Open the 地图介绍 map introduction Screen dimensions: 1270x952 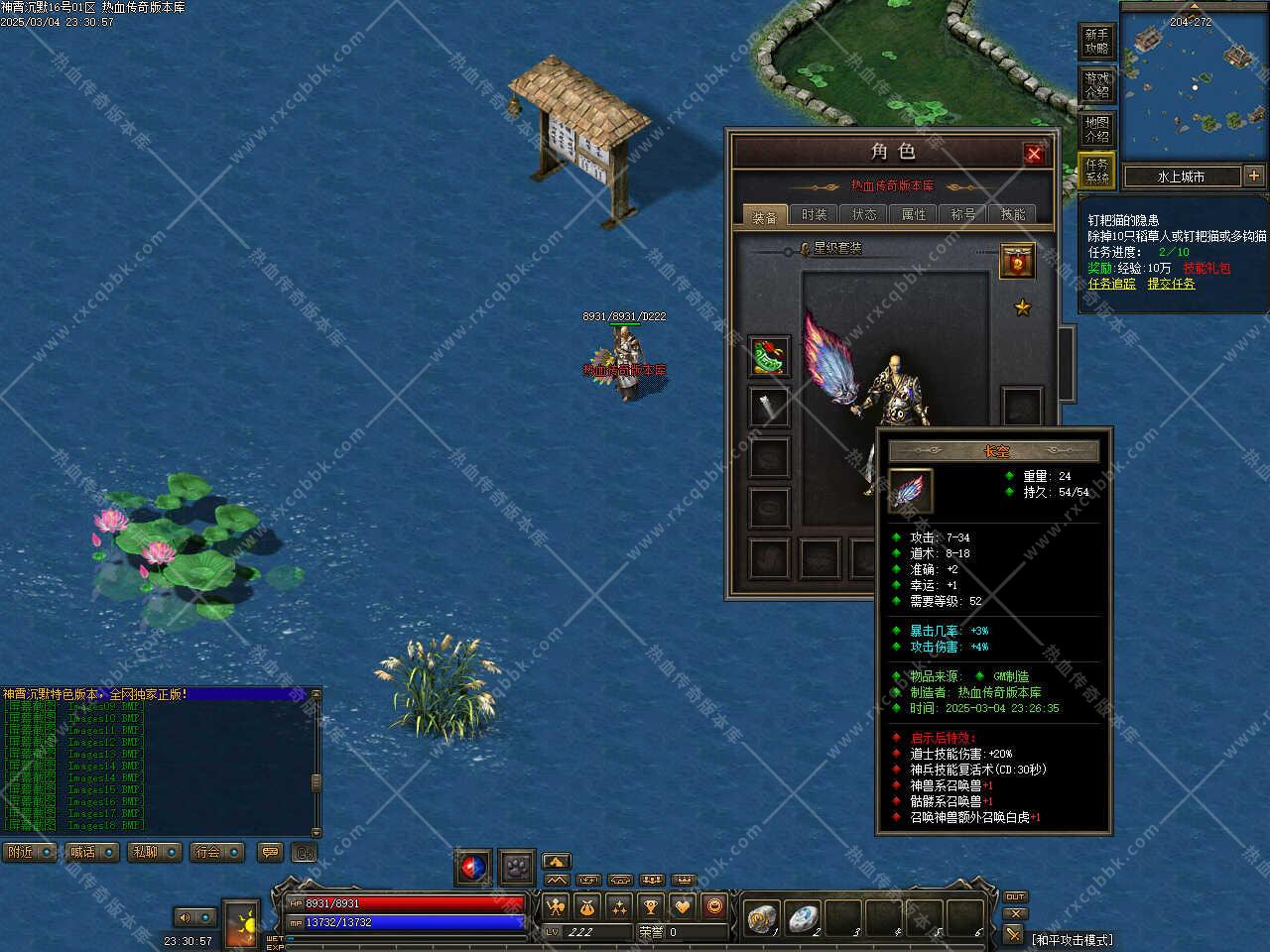click(1096, 129)
